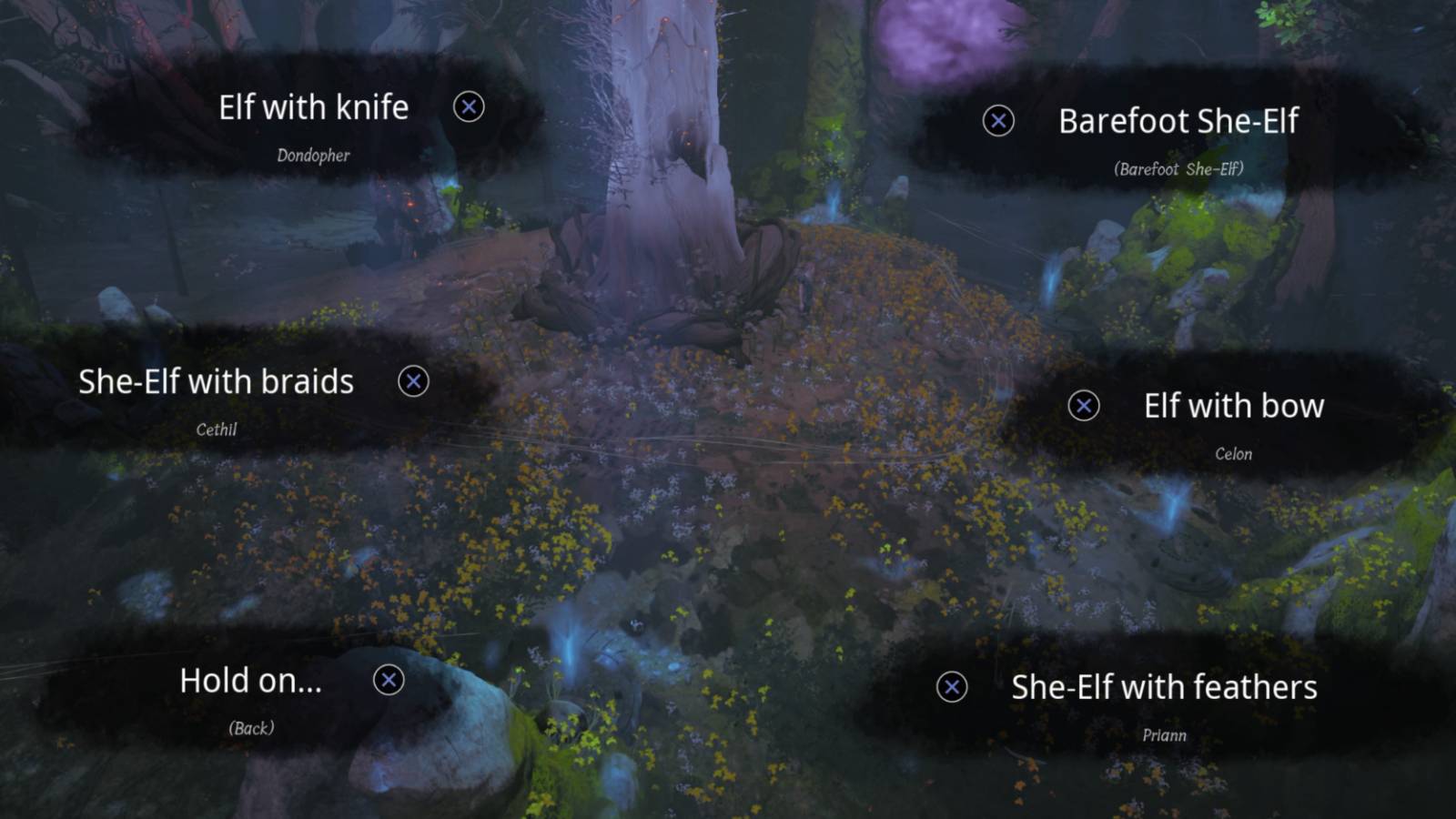The height and width of the screenshot is (819, 1456).
Task: Select "She-Elf with feathers" to address Priann
Action: pos(1166,689)
